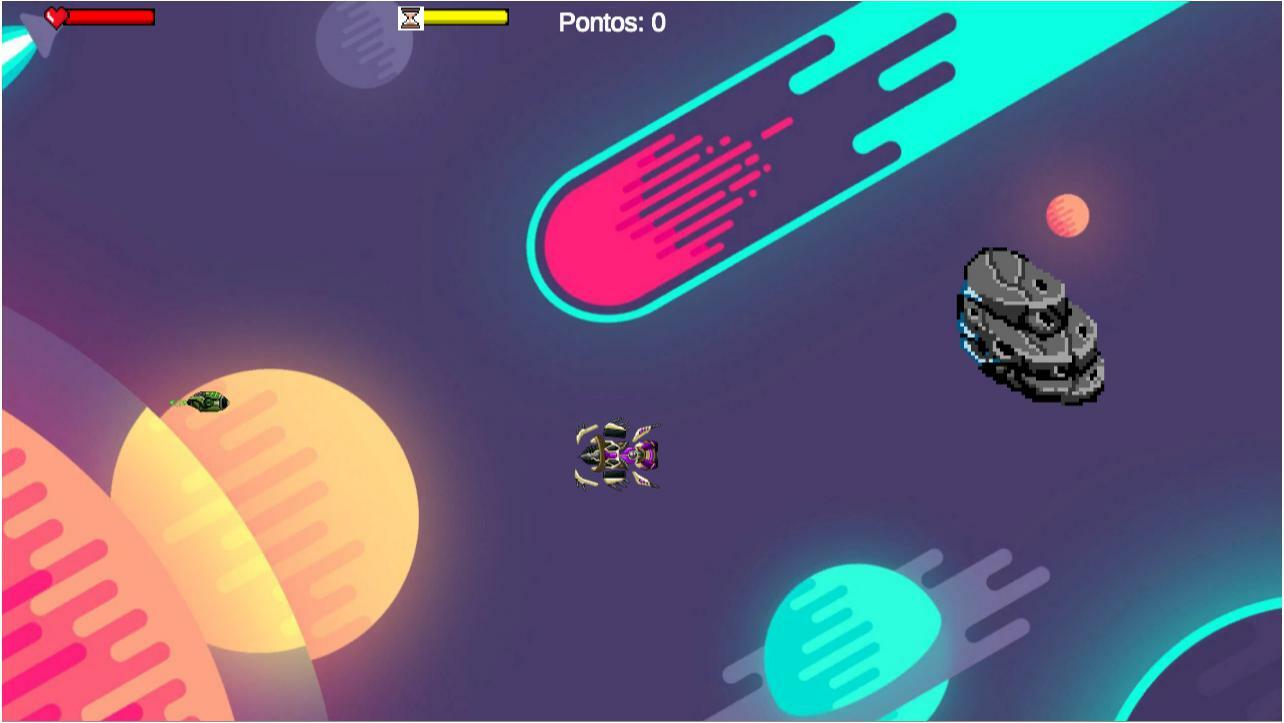Toggle the red health bar

110,16
